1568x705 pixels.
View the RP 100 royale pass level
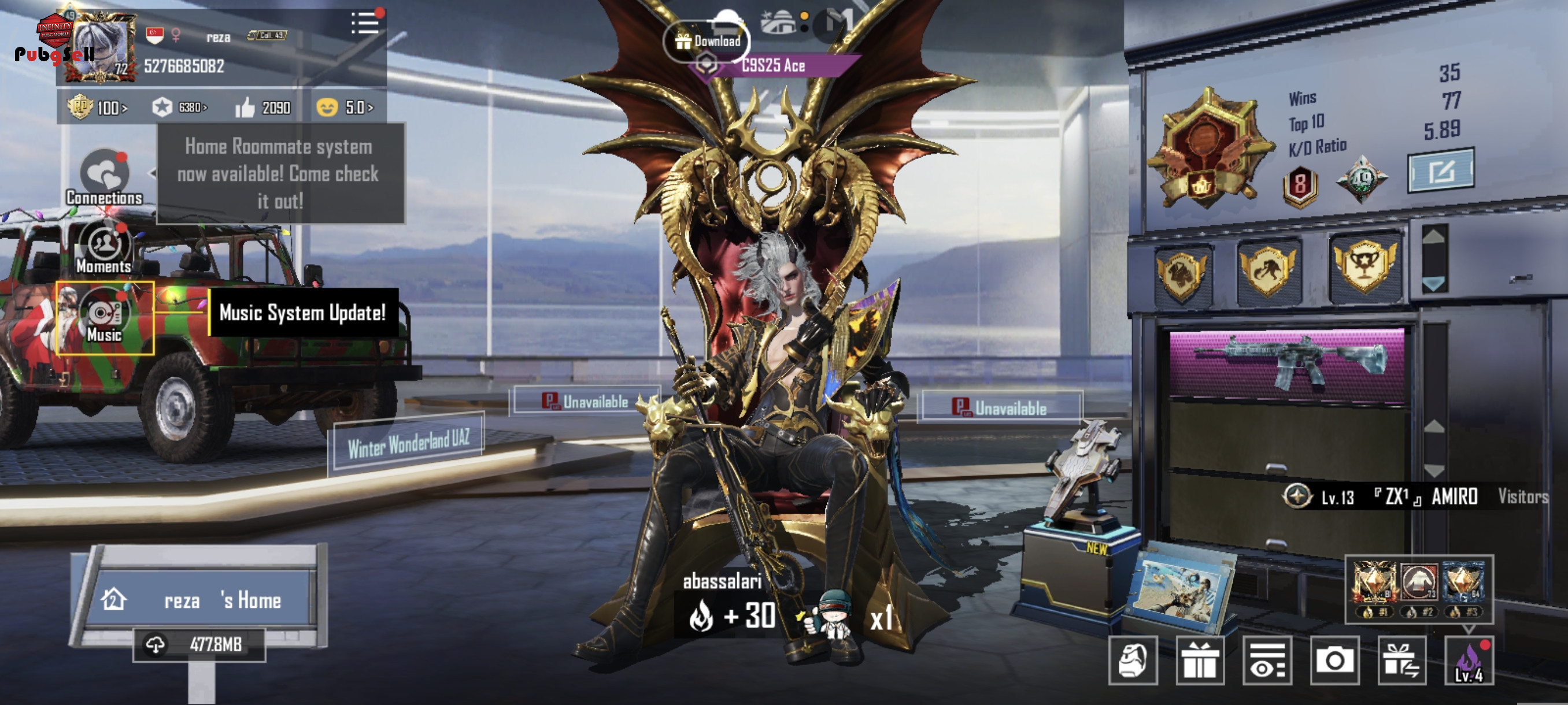[97, 107]
